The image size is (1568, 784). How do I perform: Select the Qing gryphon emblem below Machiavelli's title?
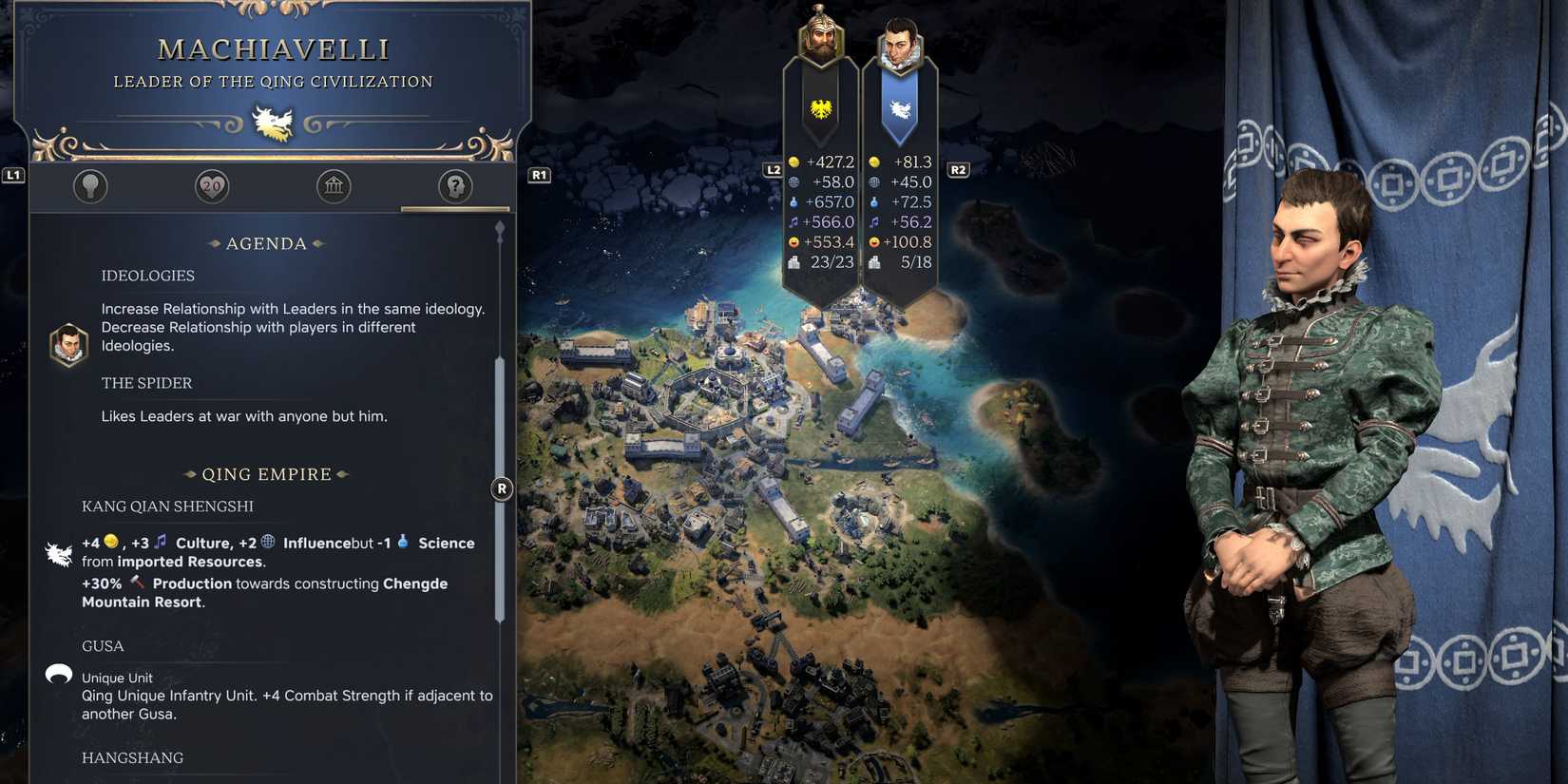click(x=272, y=122)
